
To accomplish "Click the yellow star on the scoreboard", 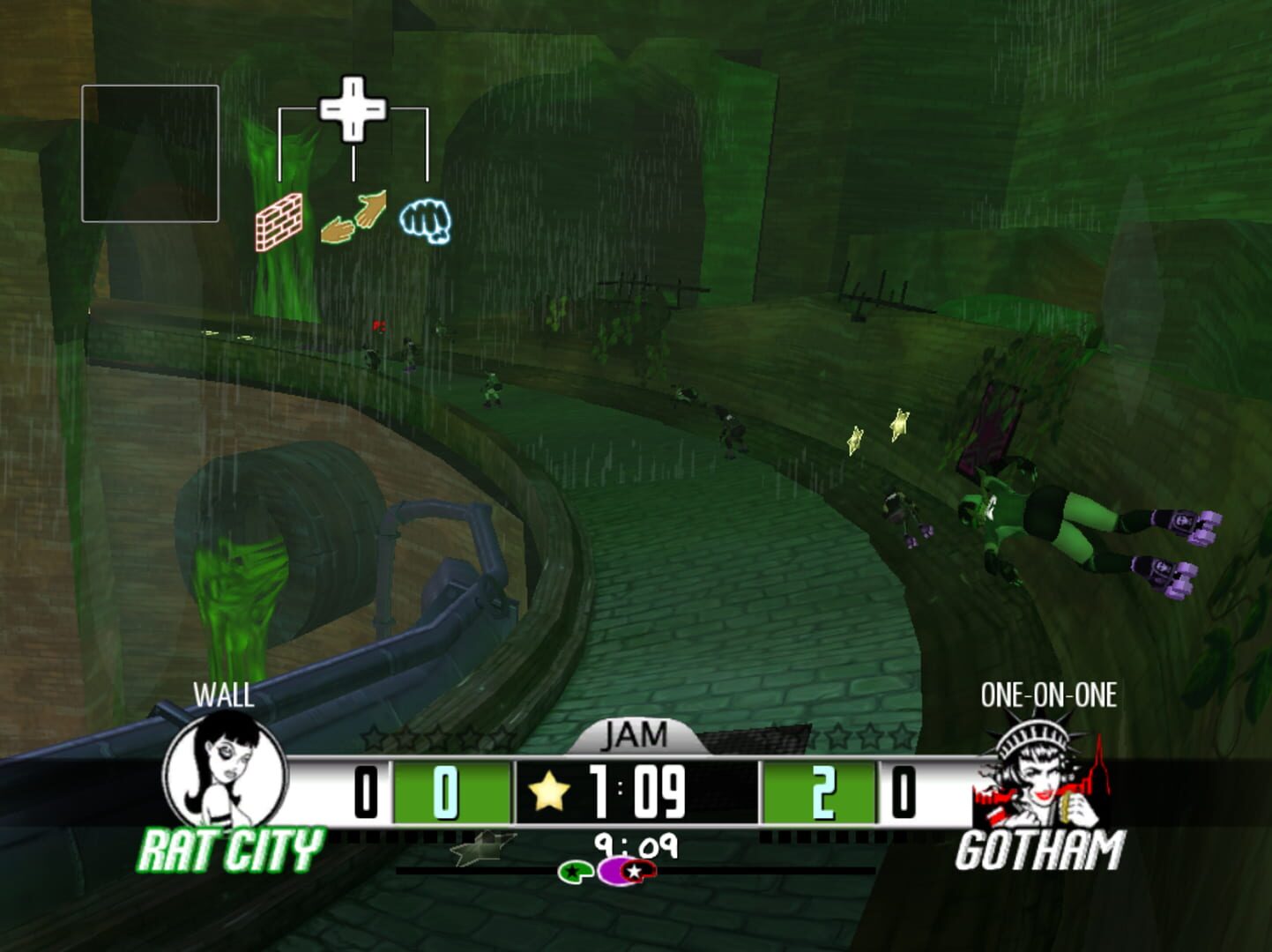I will pyautogui.click(x=551, y=791).
